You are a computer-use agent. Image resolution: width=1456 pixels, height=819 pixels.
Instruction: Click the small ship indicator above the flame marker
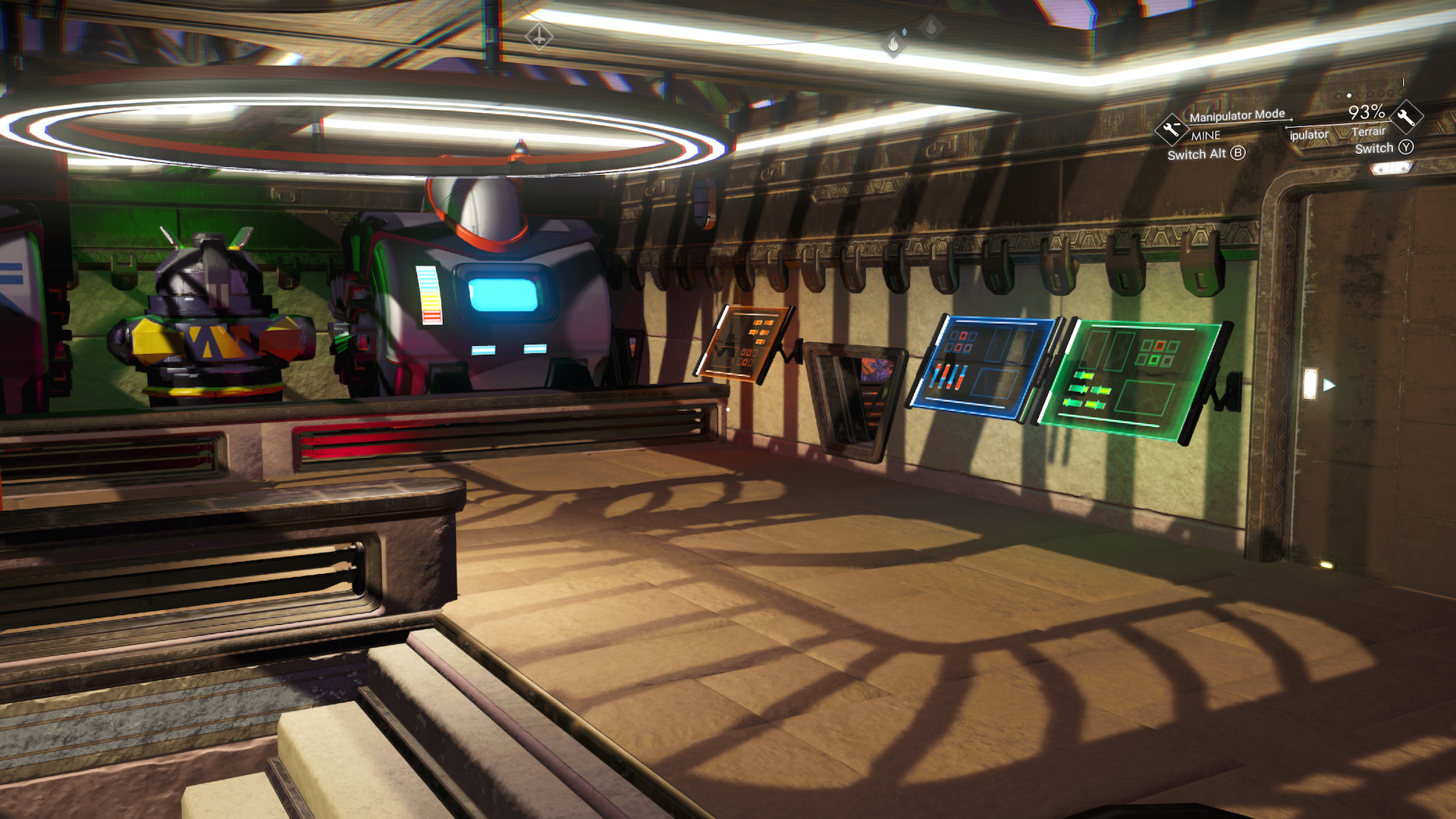coord(905,32)
